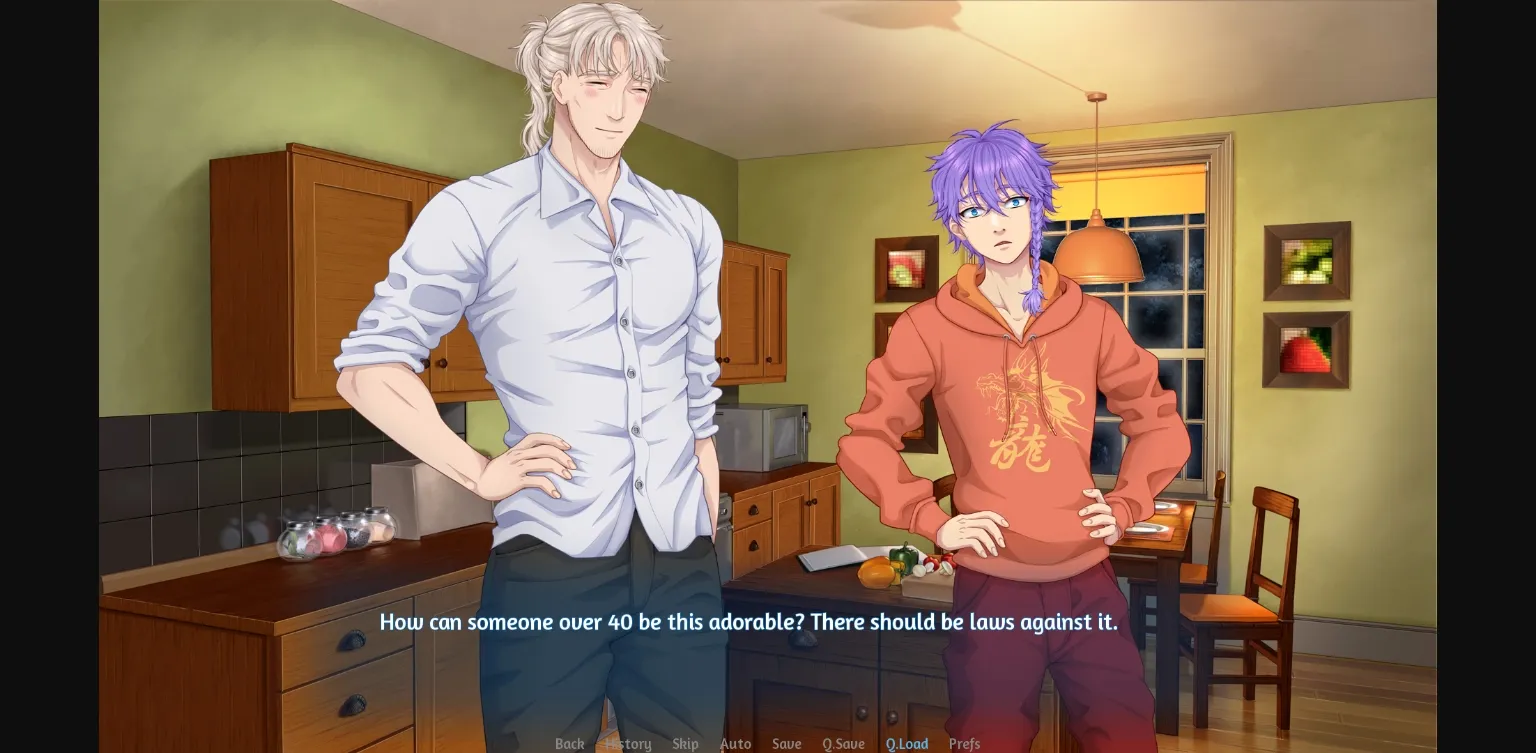The height and width of the screenshot is (753, 1536).
Task: Load the quick save via Q.Load
Action: [x=907, y=744]
